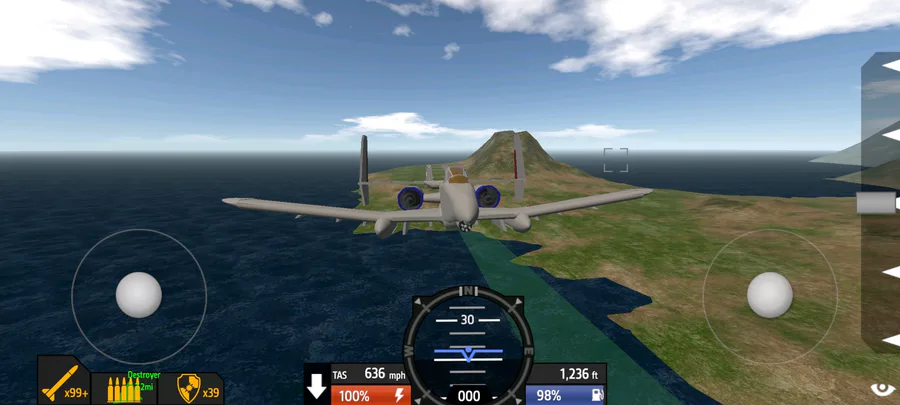
Task: Click the throttle slider handle
Action: [877, 203]
